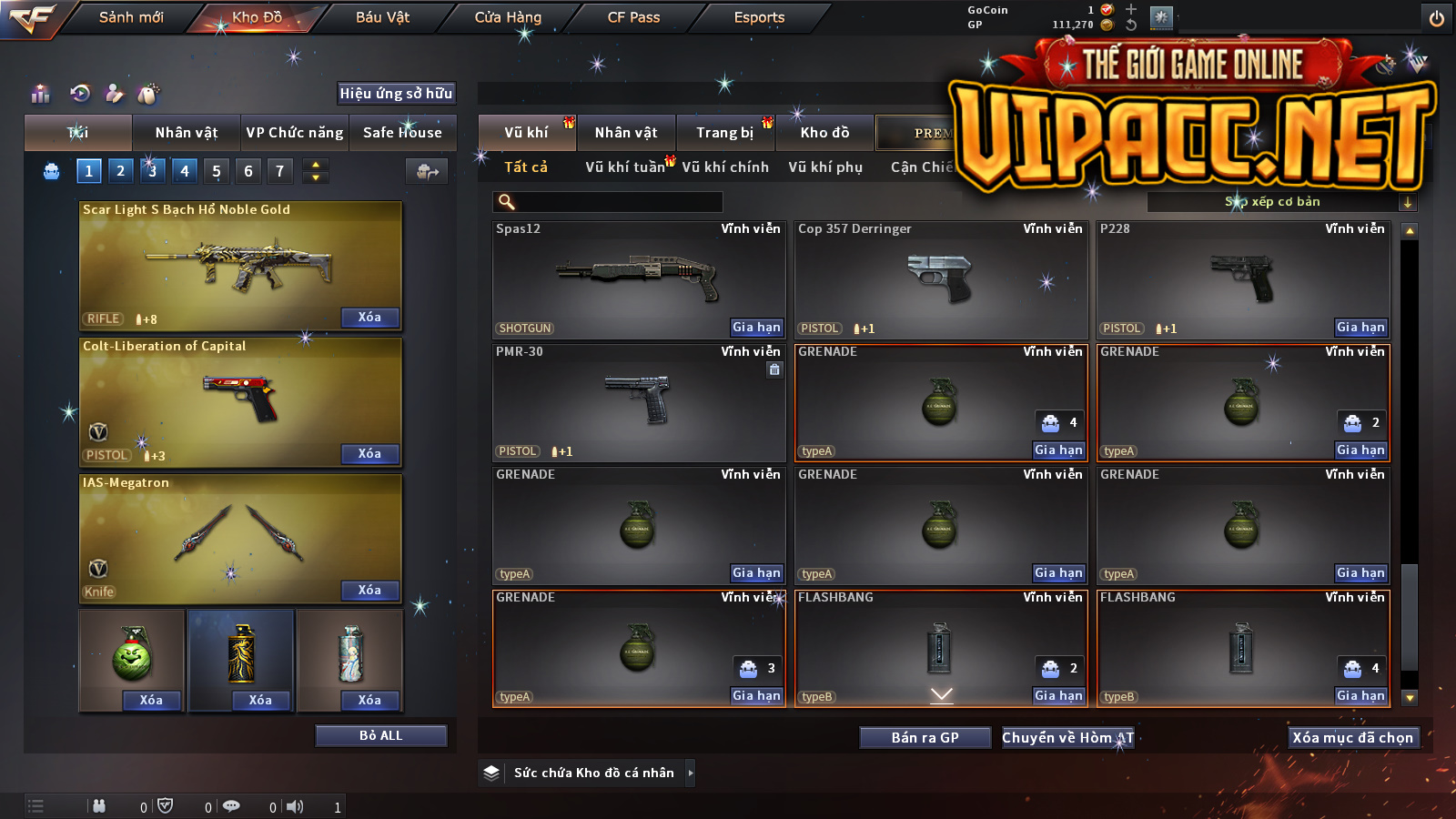Open the CF Pass menu

click(x=633, y=17)
